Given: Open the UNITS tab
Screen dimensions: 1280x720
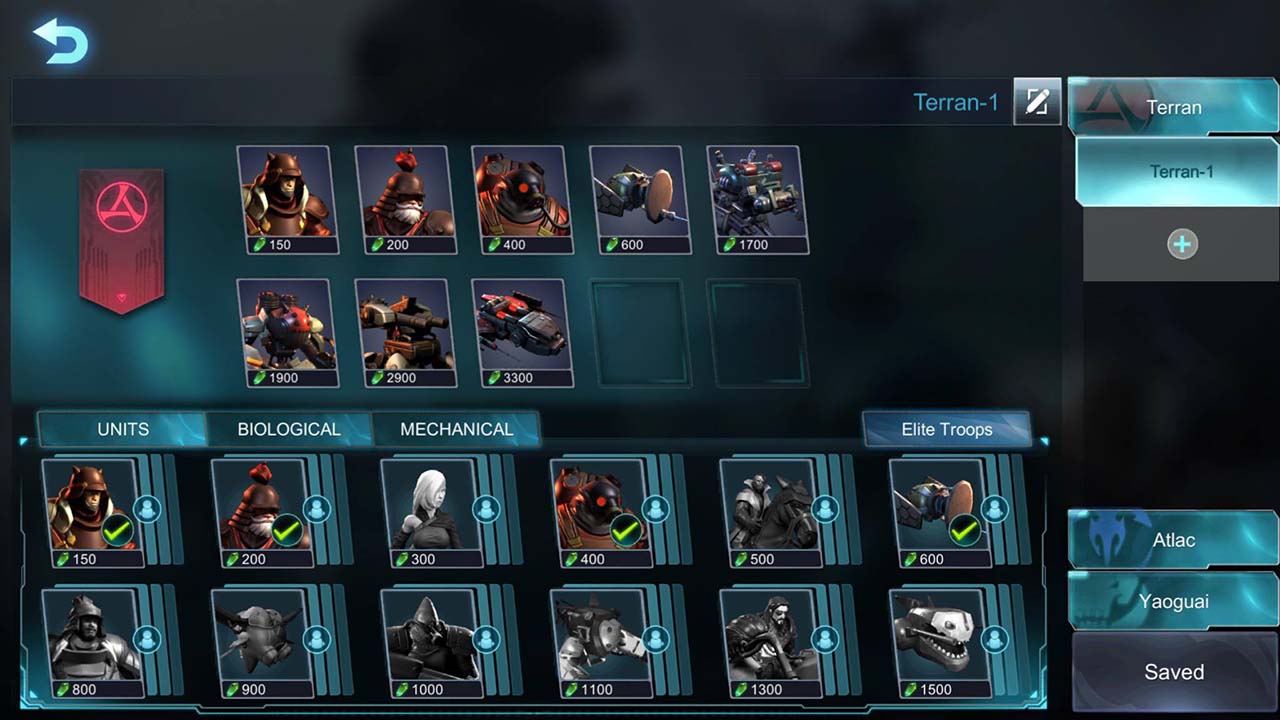Looking at the screenshot, I should [x=122, y=428].
